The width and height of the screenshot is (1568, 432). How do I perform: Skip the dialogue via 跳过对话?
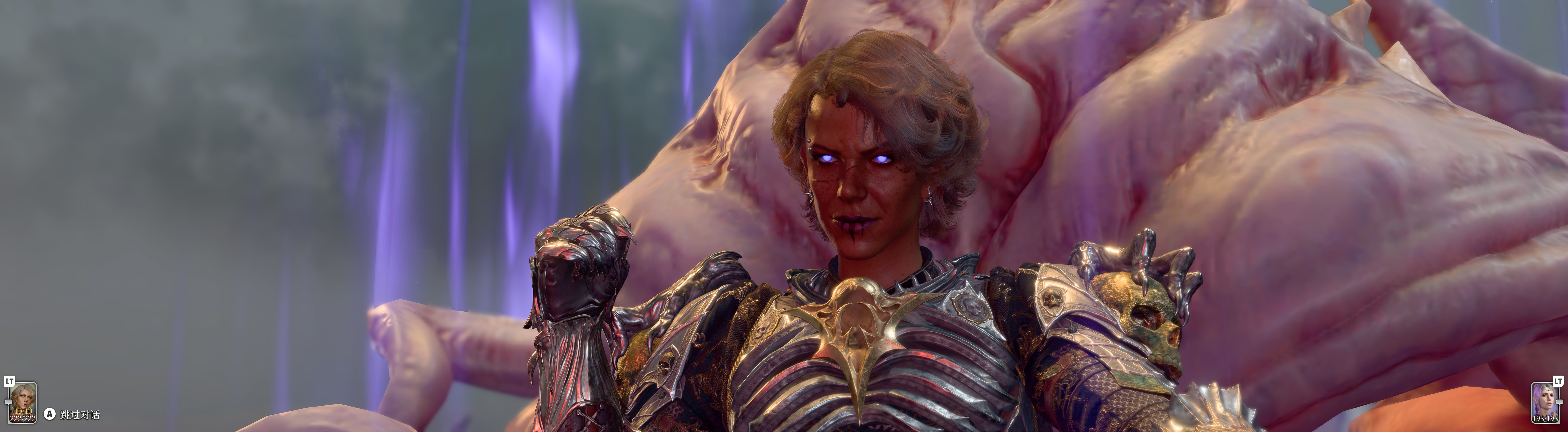click(79, 415)
